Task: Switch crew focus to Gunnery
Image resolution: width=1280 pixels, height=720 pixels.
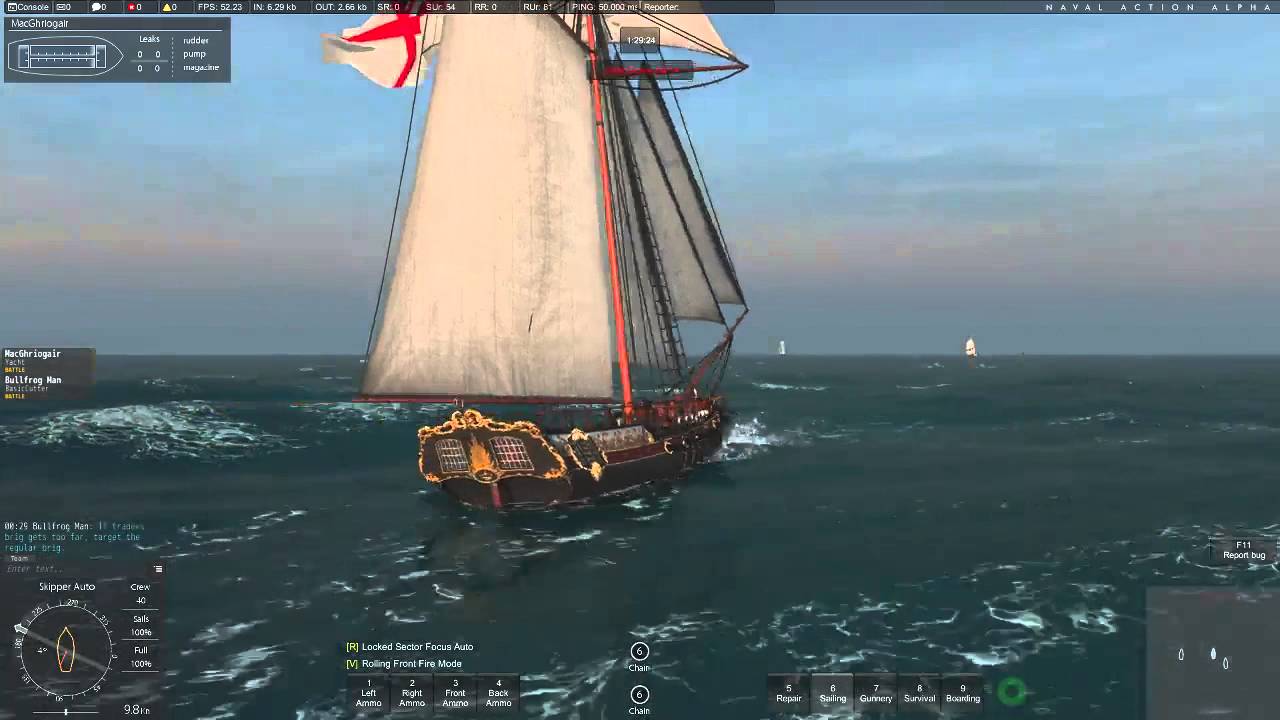Action: click(876, 693)
